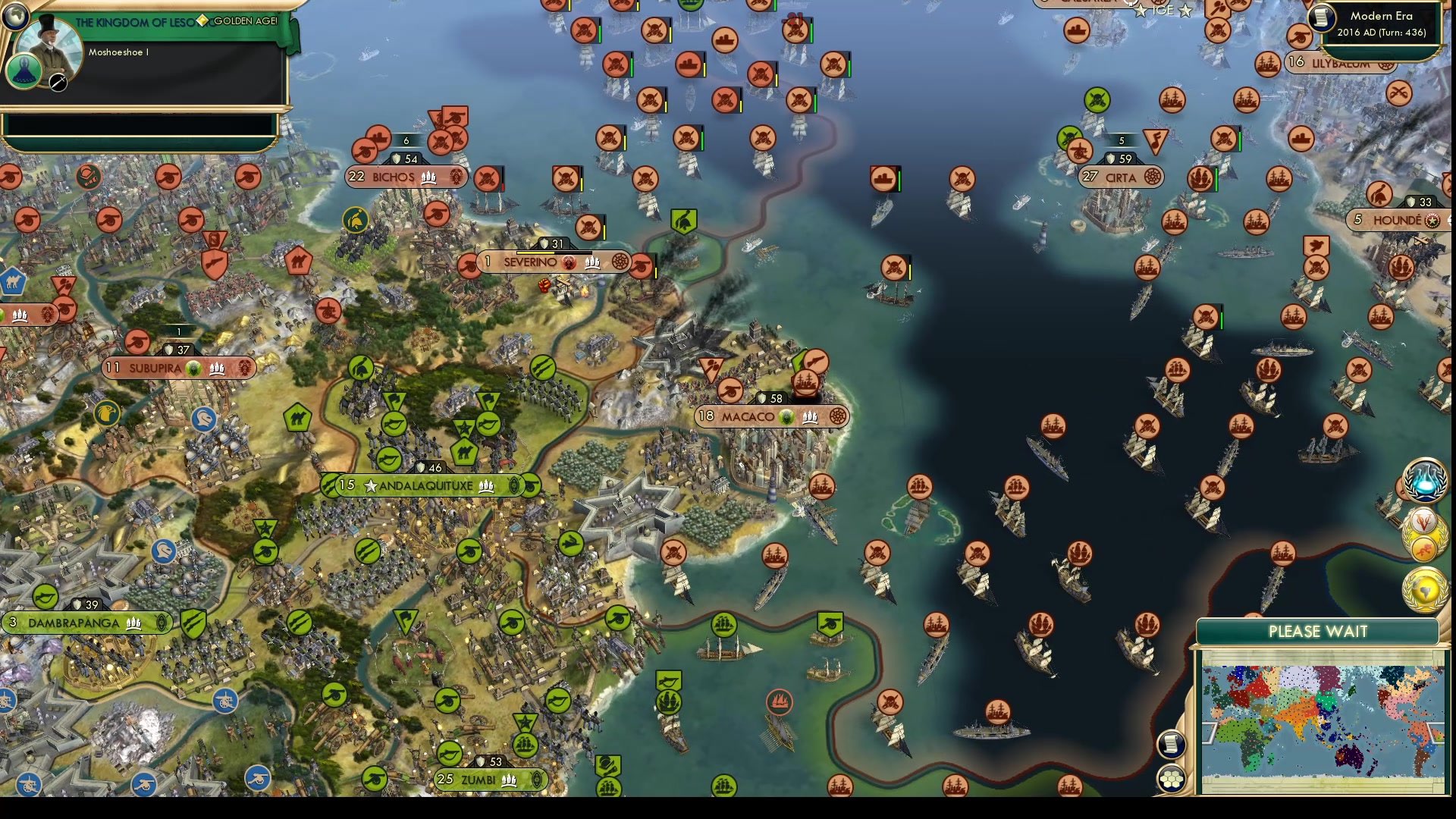Screen dimensions: 1456x819
Task: Click the capital star on Andalaquituxe's banner
Action: (x=369, y=486)
